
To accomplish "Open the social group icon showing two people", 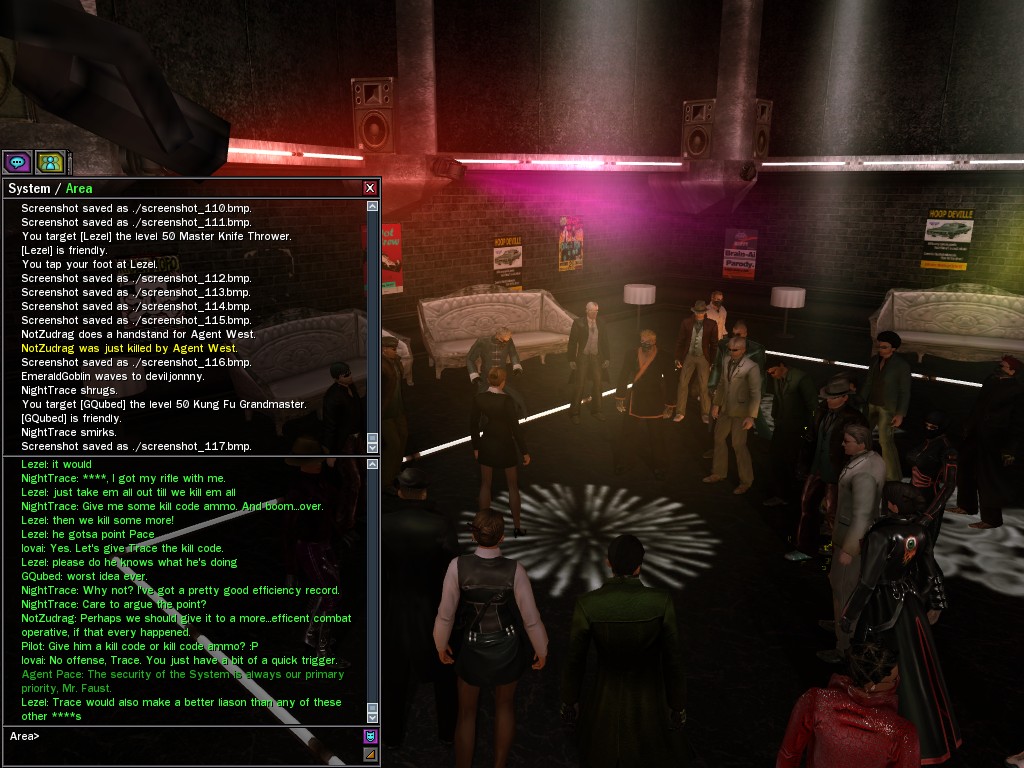I will pyautogui.click(x=50, y=161).
